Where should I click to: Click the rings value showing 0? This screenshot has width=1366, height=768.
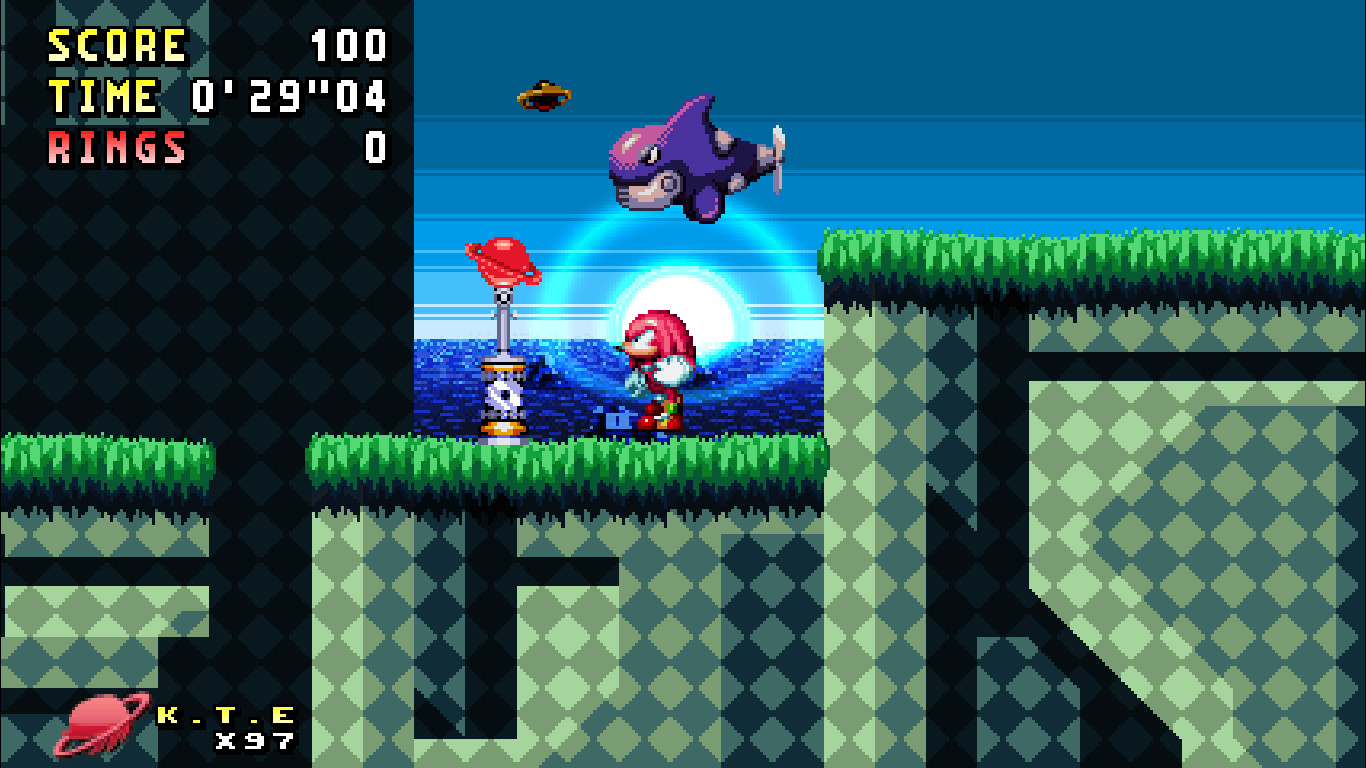click(378, 148)
